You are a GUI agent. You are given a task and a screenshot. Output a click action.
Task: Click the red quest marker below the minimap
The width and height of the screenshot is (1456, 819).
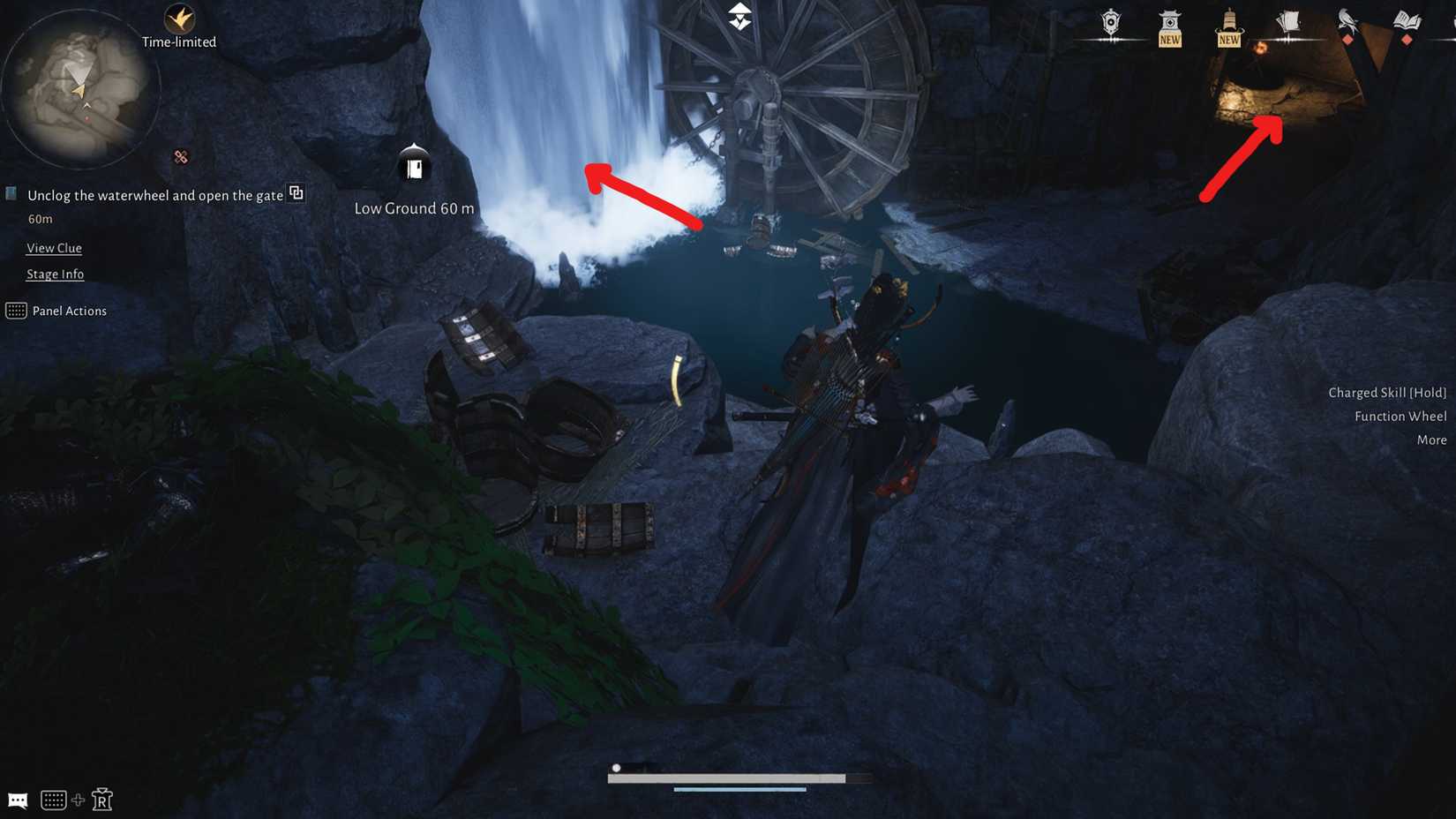coord(179,156)
